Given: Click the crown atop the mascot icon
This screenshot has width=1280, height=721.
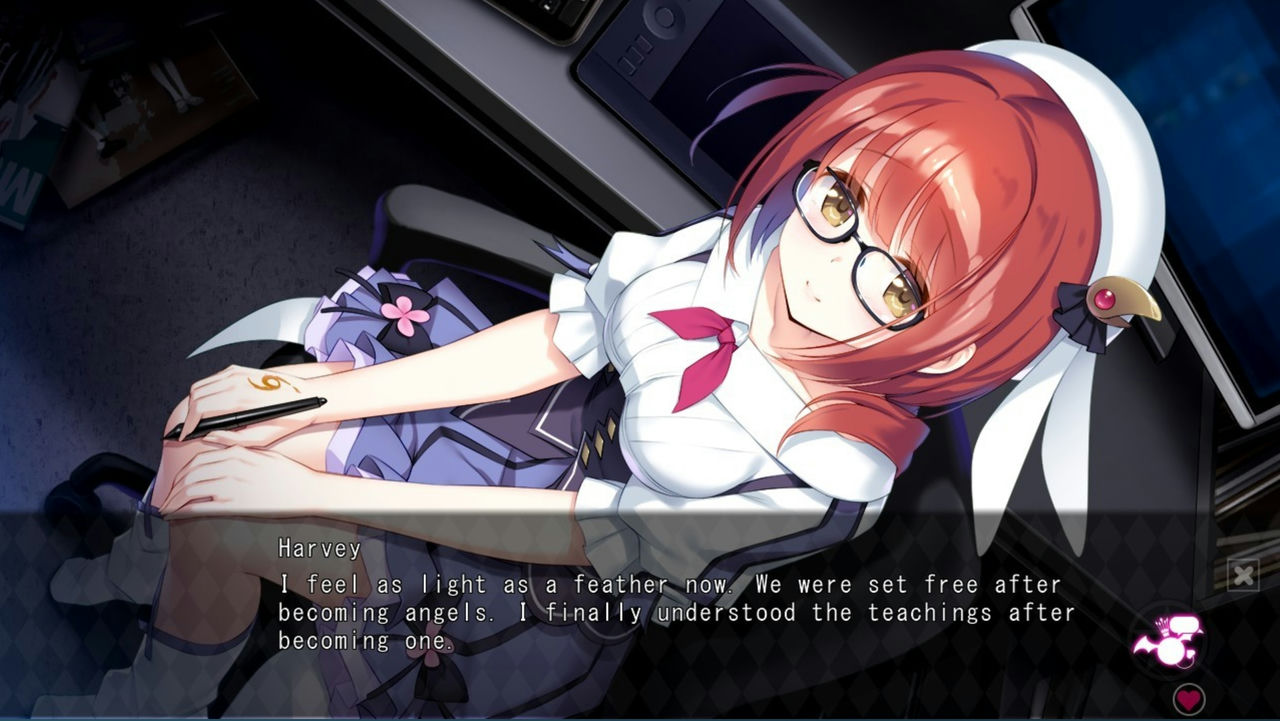Looking at the screenshot, I should (1162, 626).
